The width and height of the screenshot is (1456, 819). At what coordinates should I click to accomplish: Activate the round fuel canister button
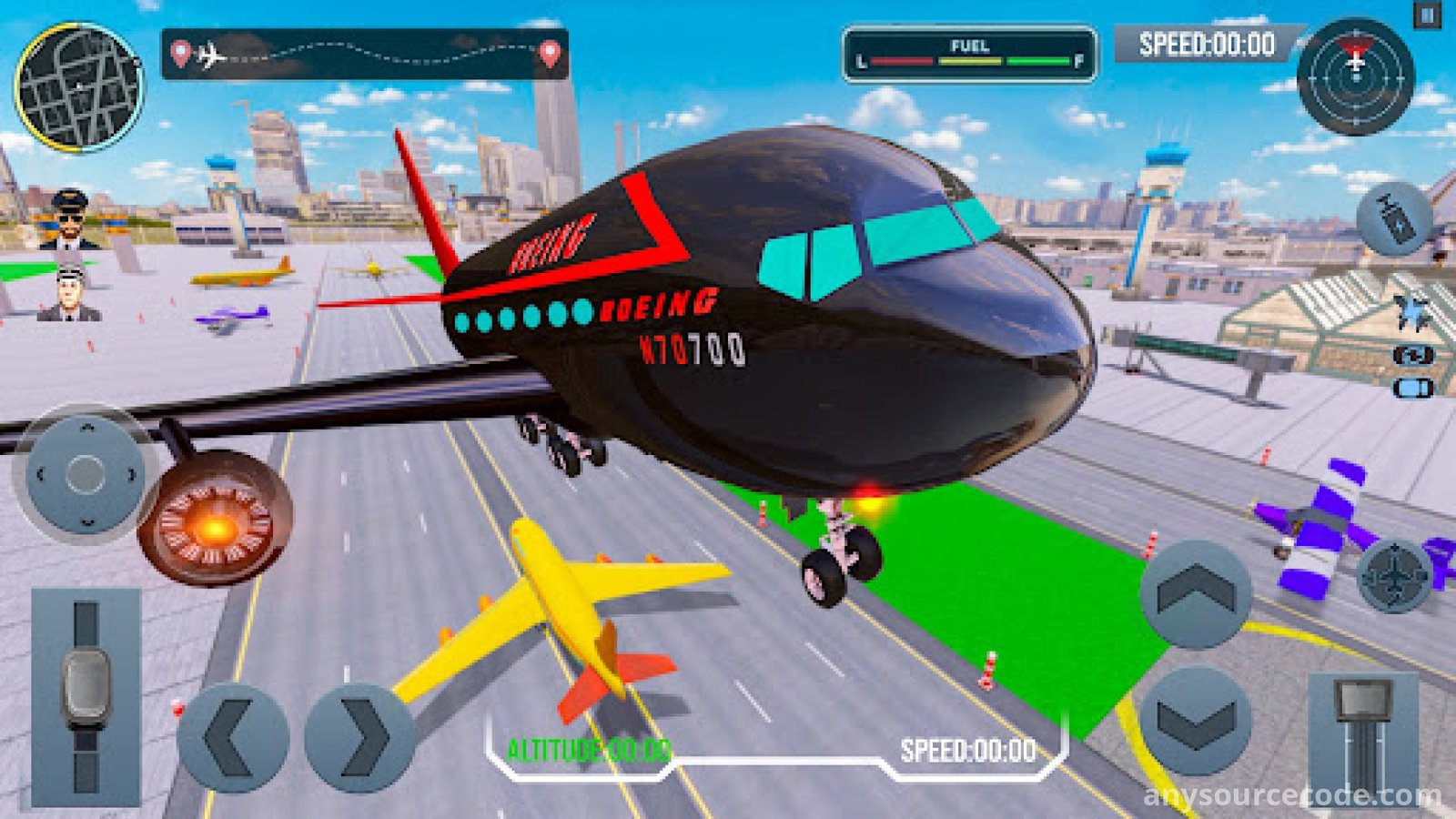tap(1394, 218)
